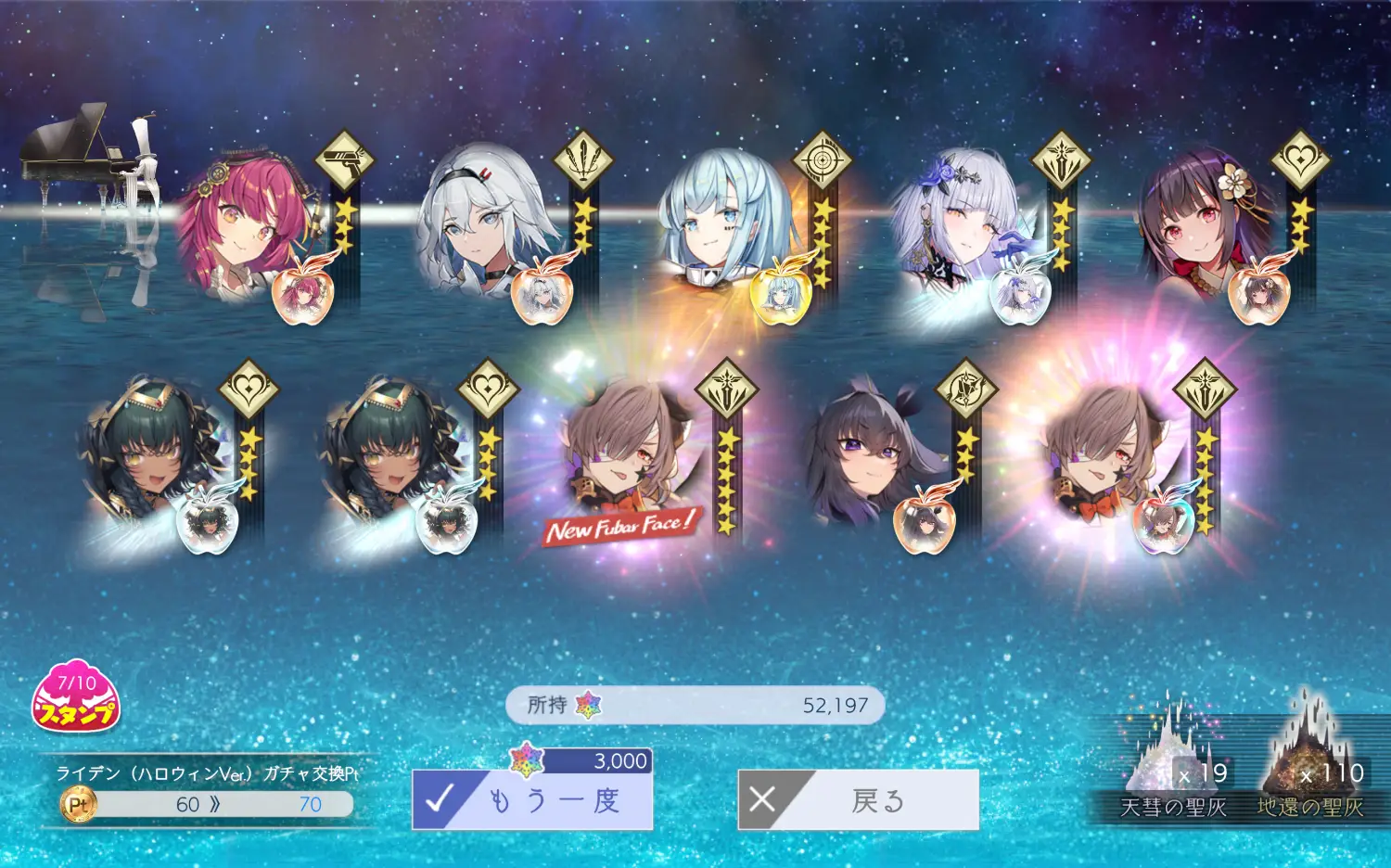Pick the dark-haired girl with white flower
The height and width of the screenshot is (868, 1391).
[x=1201, y=223]
